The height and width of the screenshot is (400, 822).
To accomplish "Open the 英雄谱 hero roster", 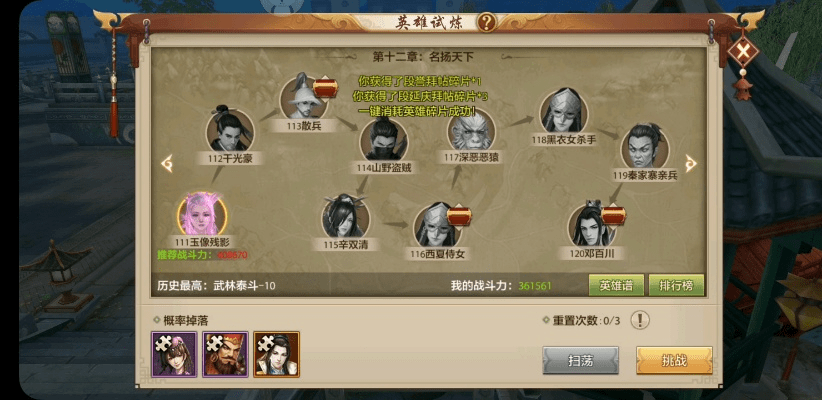I will tap(615, 285).
